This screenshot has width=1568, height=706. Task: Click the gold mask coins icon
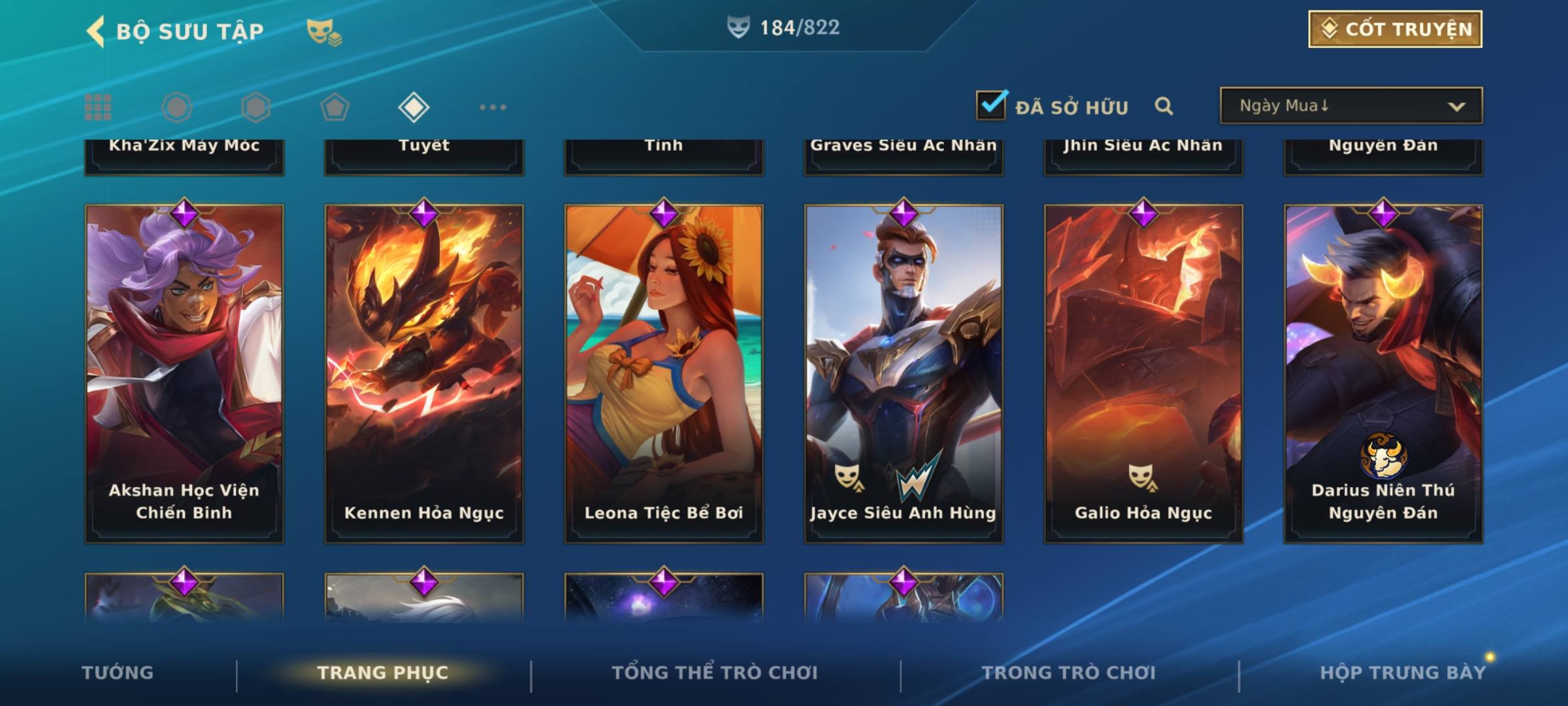pos(323,32)
